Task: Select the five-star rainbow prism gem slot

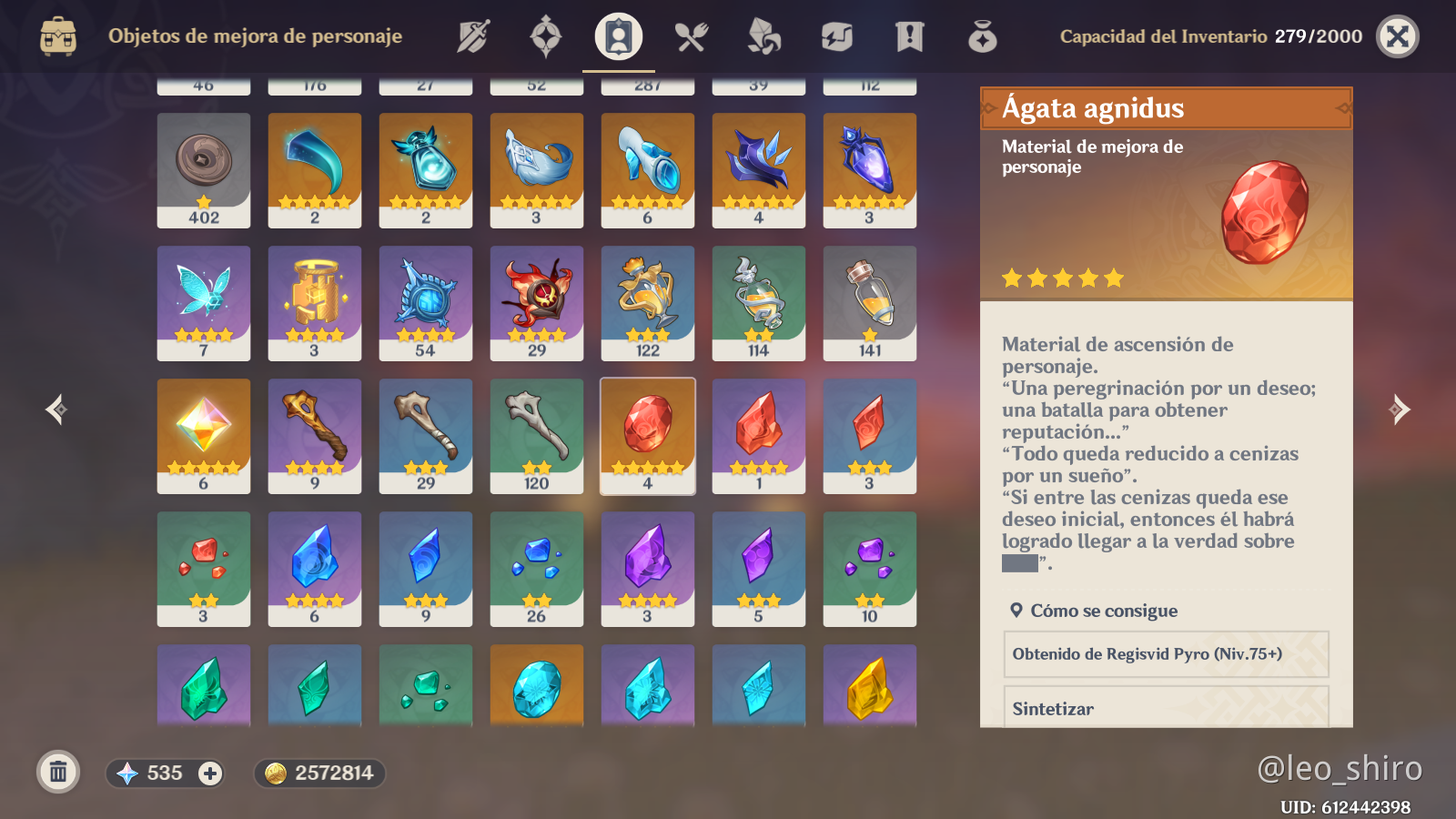Action: [204, 436]
